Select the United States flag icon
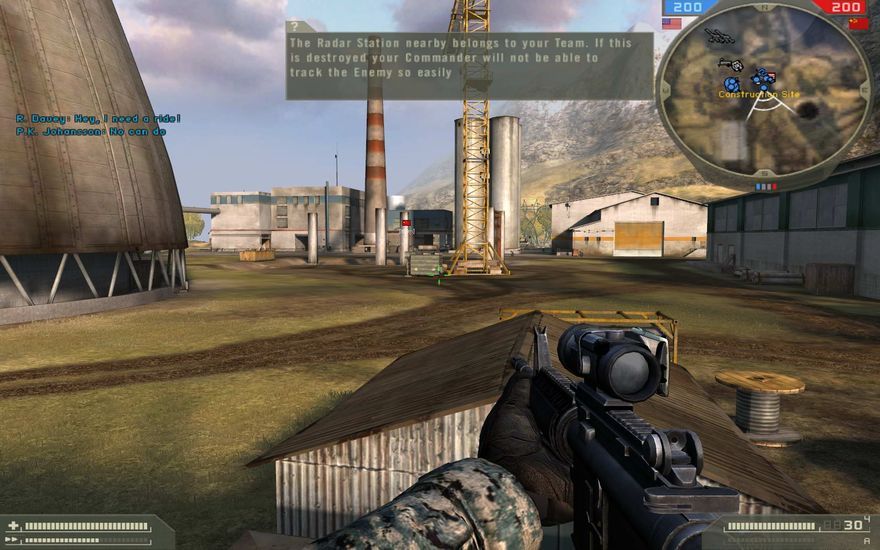 [x=672, y=23]
